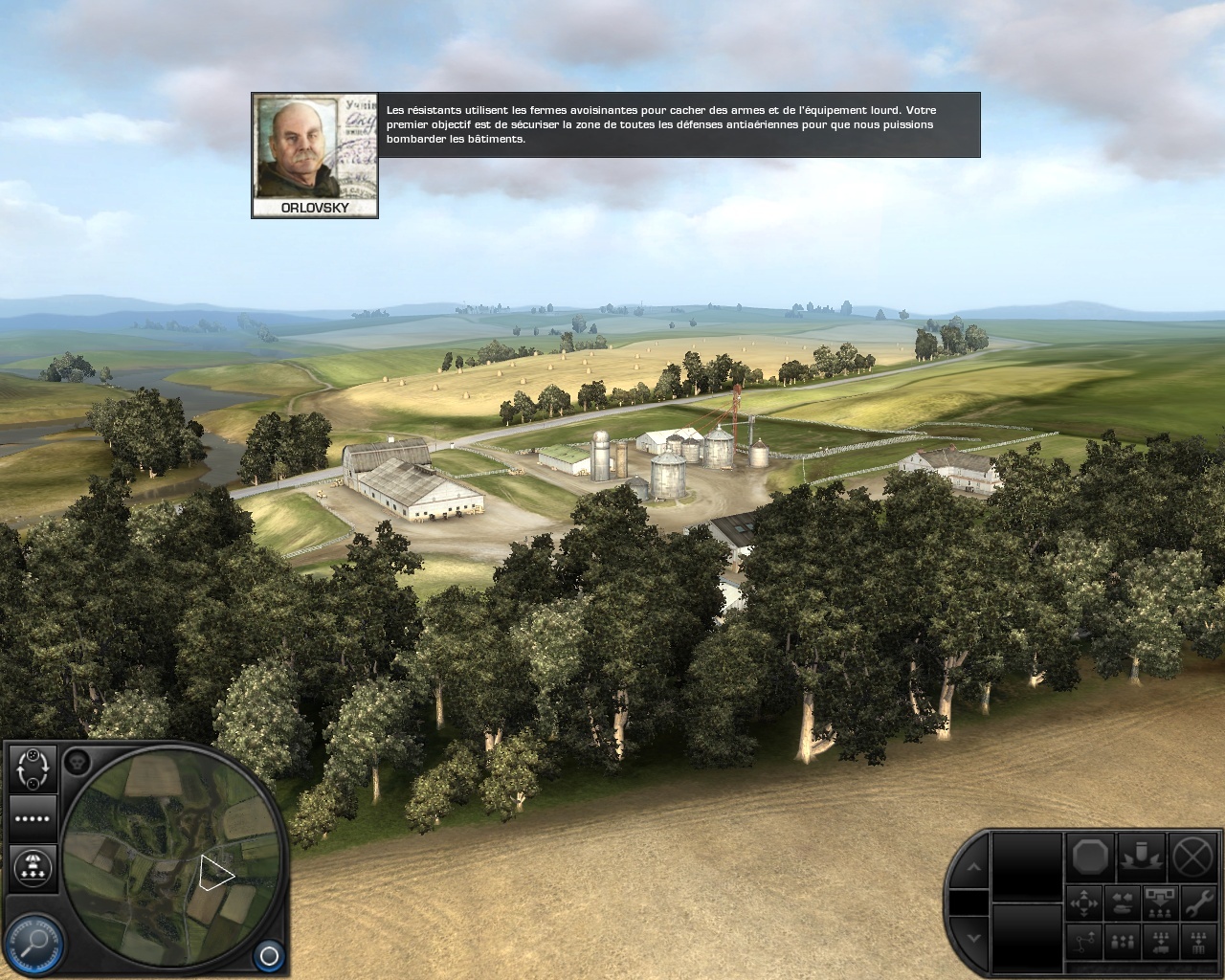This screenshot has height=980, width=1225.
Task: Choose the four-arrow move command
Action: (x=1084, y=903)
